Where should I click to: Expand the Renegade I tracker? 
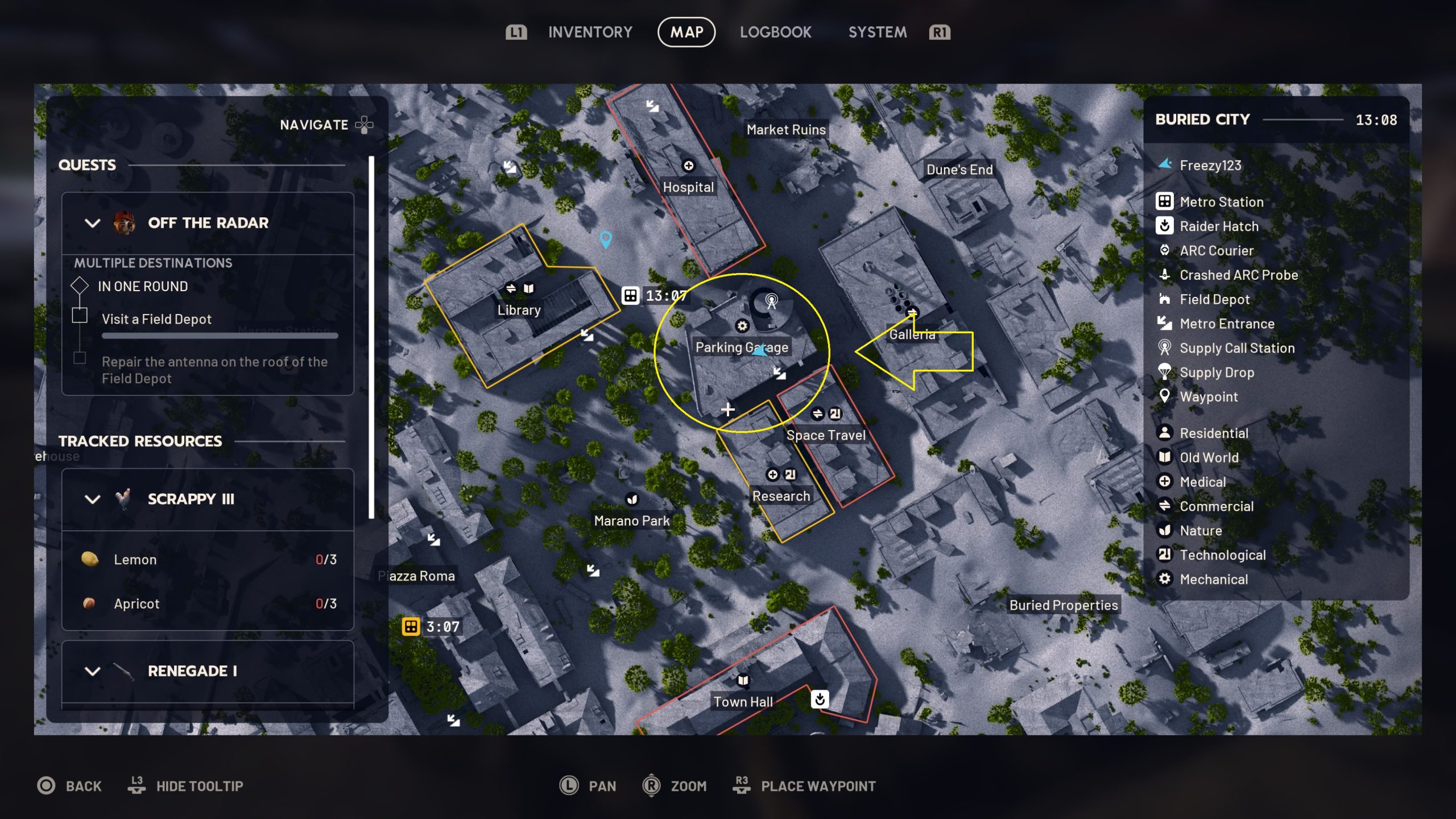coord(93,671)
